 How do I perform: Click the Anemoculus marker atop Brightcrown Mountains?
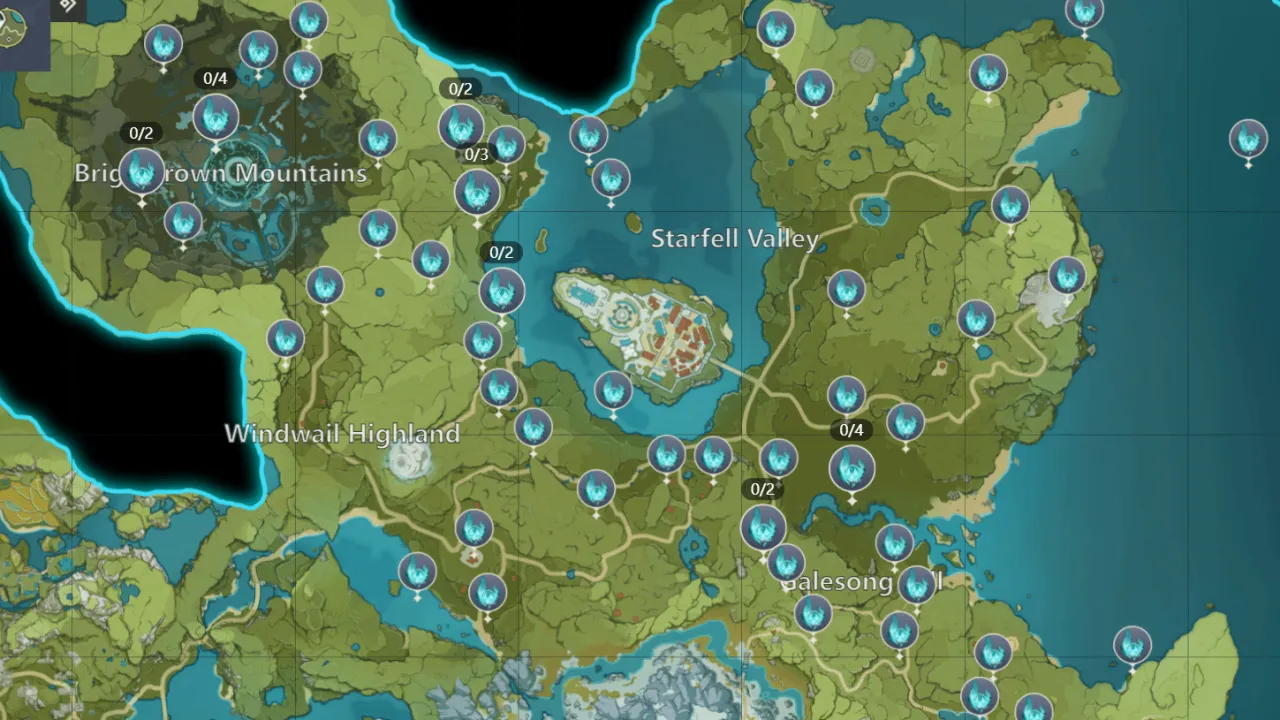click(215, 117)
